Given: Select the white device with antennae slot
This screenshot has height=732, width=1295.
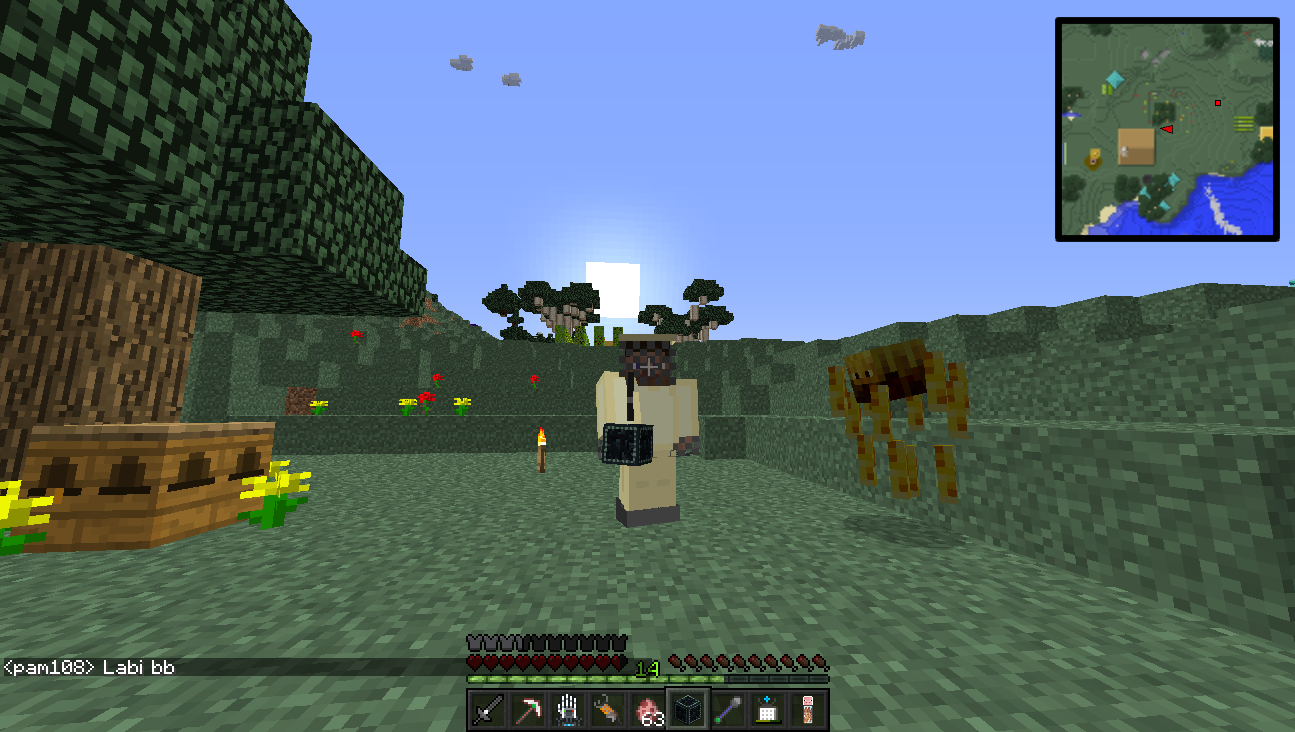Looking at the screenshot, I should 768,710.
